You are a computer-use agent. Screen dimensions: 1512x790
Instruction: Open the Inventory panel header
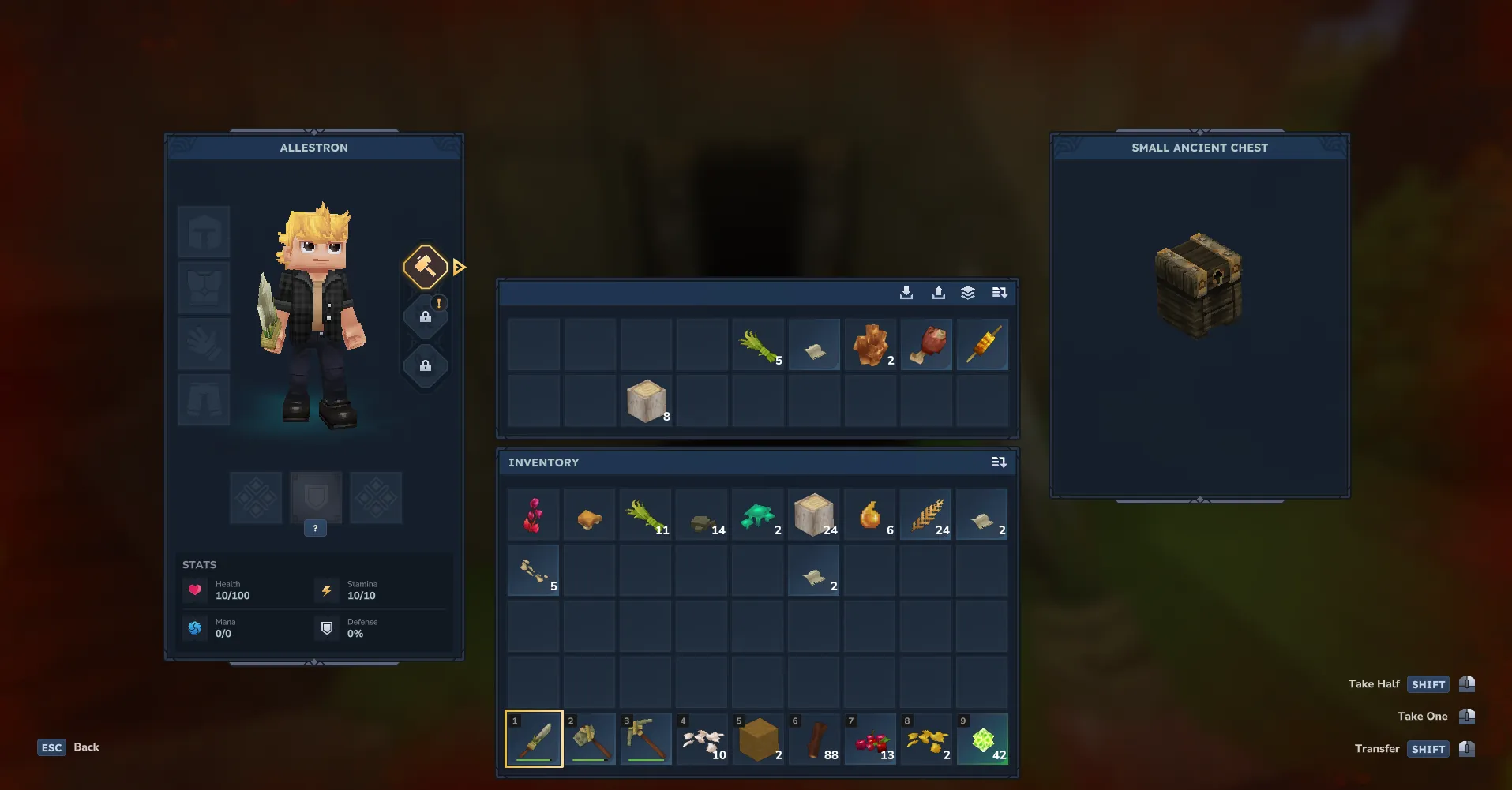click(543, 462)
